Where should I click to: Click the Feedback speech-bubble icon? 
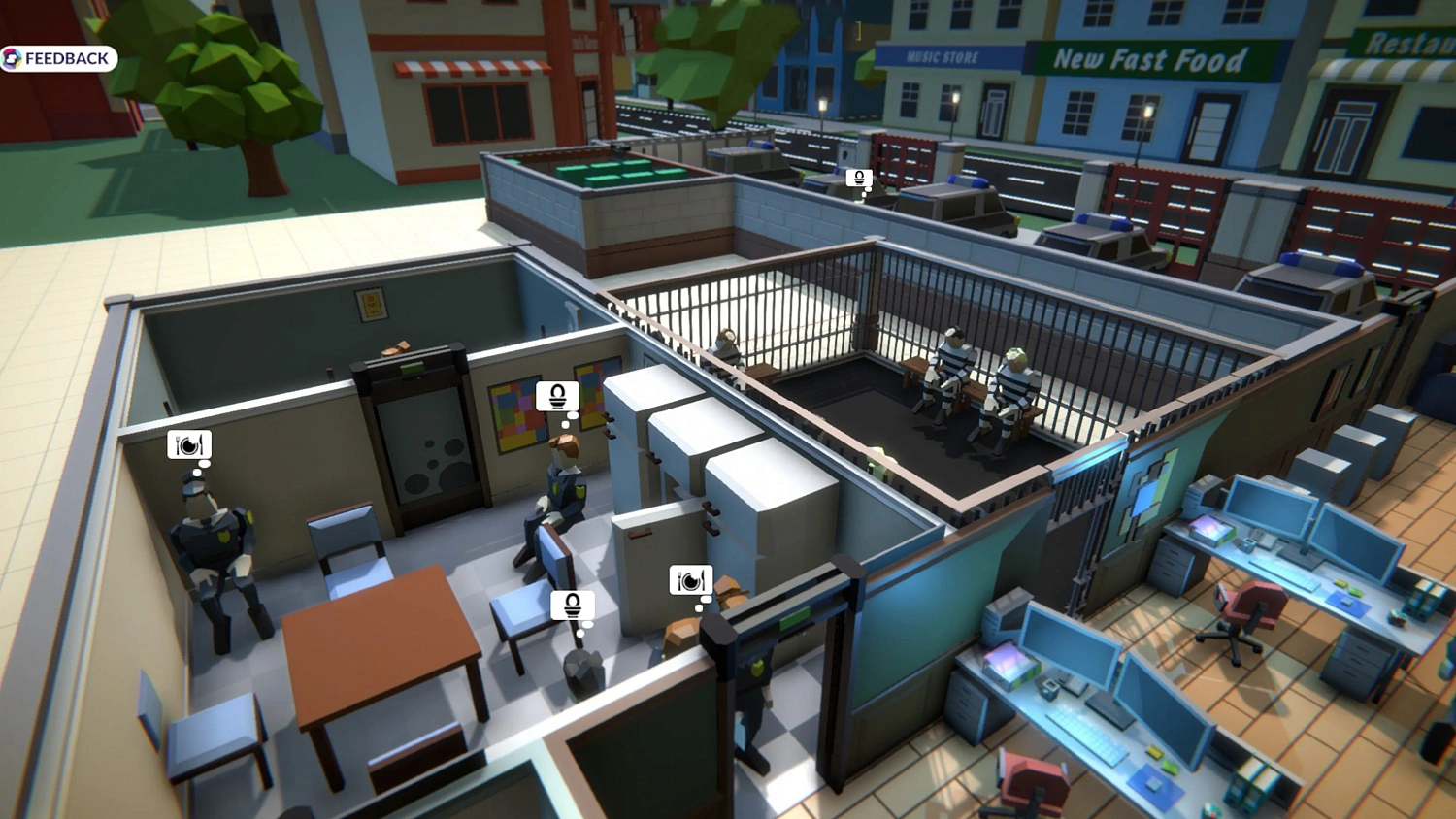(14, 58)
